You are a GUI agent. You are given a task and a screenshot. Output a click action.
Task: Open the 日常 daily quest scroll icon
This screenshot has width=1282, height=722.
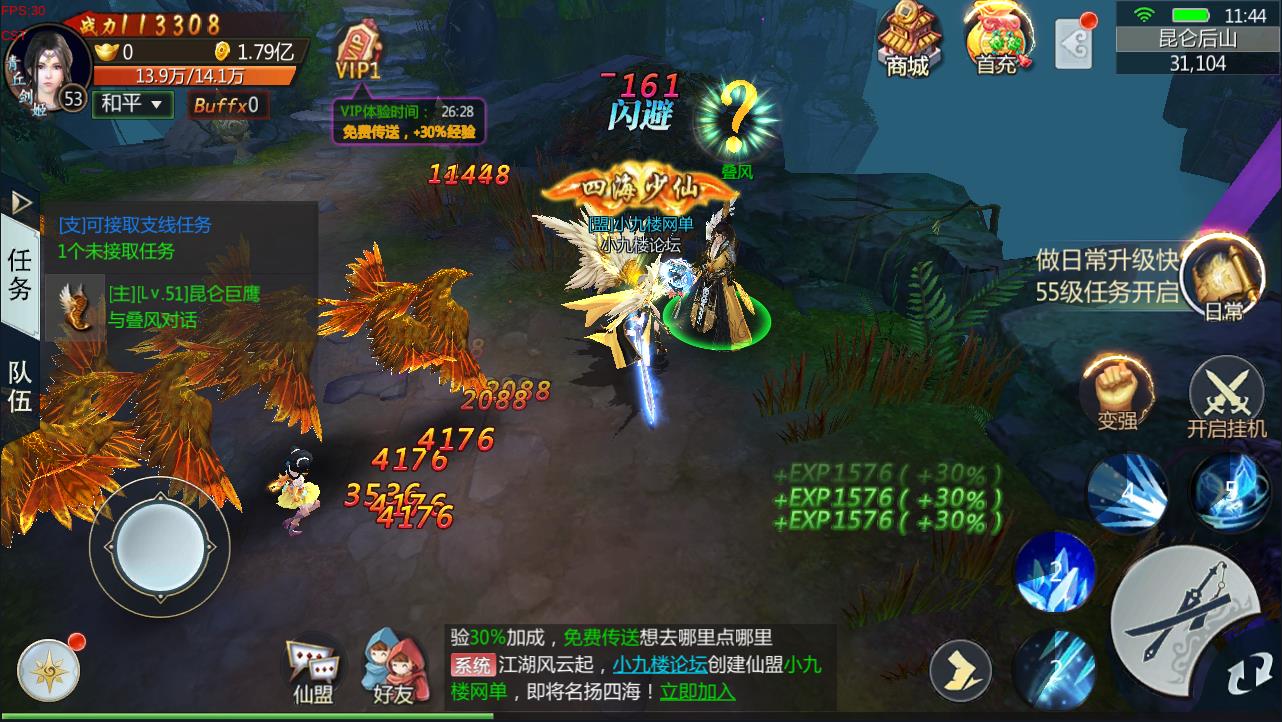click(x=1224, y=278)
